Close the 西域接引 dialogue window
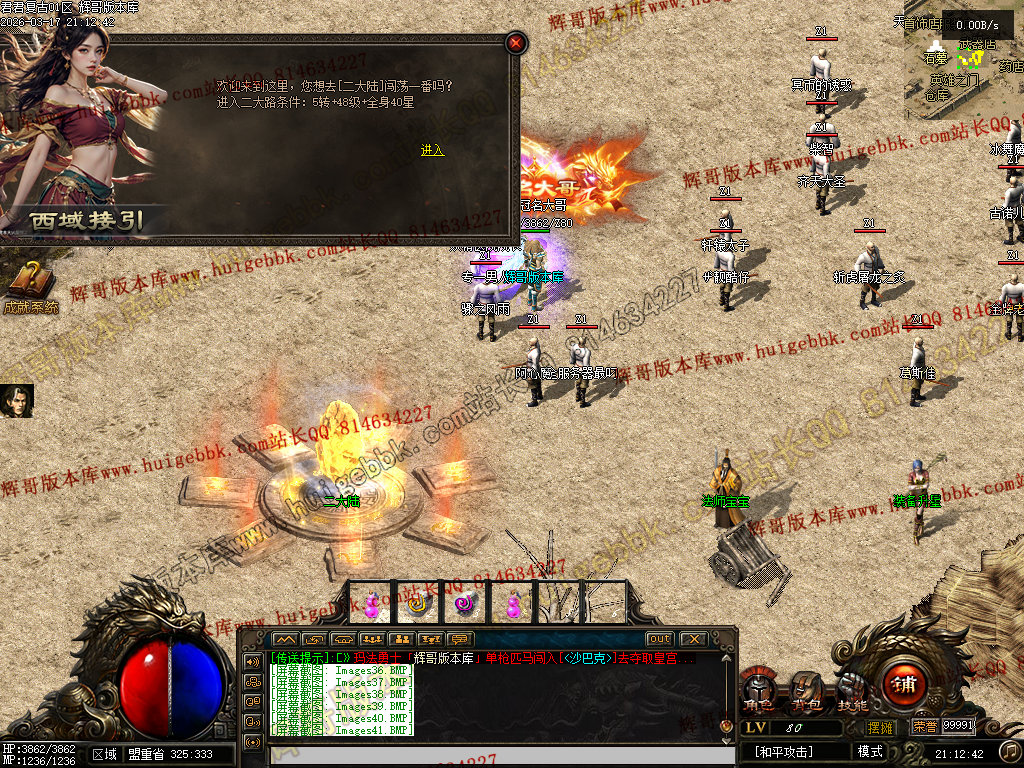Viewport: 1024px width, 768px height. tap(515, 43)
